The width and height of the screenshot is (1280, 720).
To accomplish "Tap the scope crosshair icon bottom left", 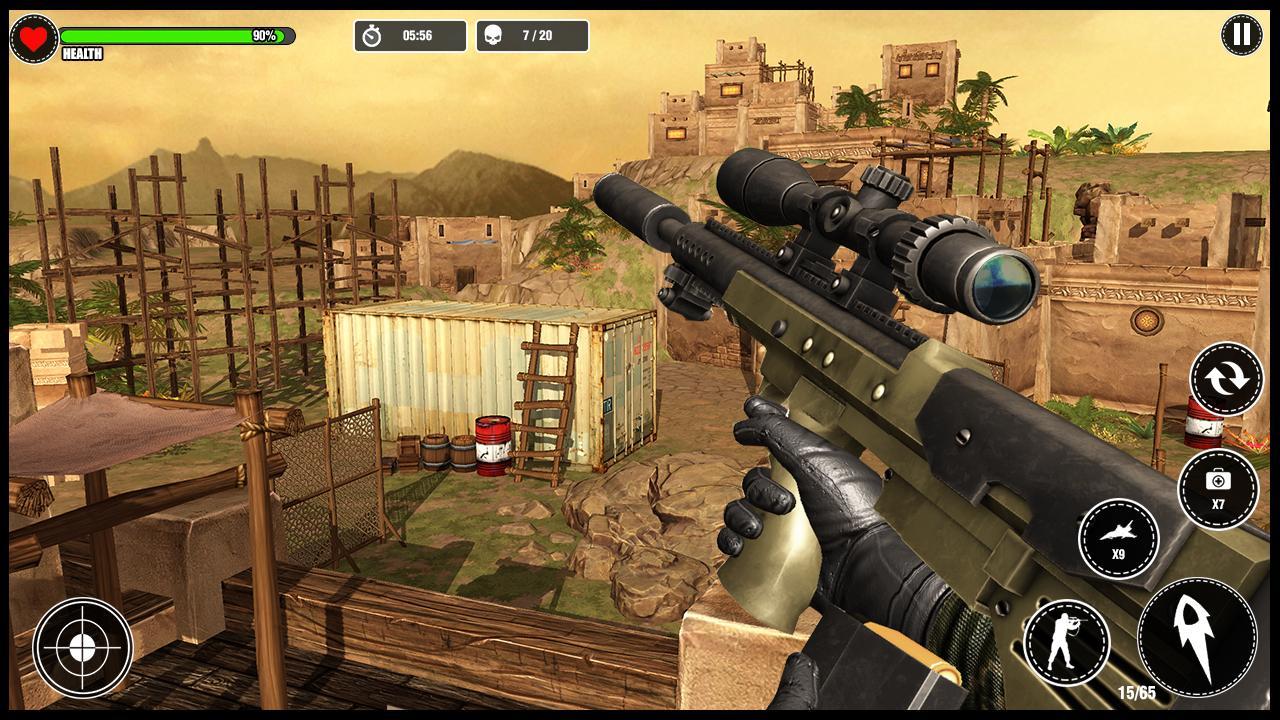I will tap(82, 649).
